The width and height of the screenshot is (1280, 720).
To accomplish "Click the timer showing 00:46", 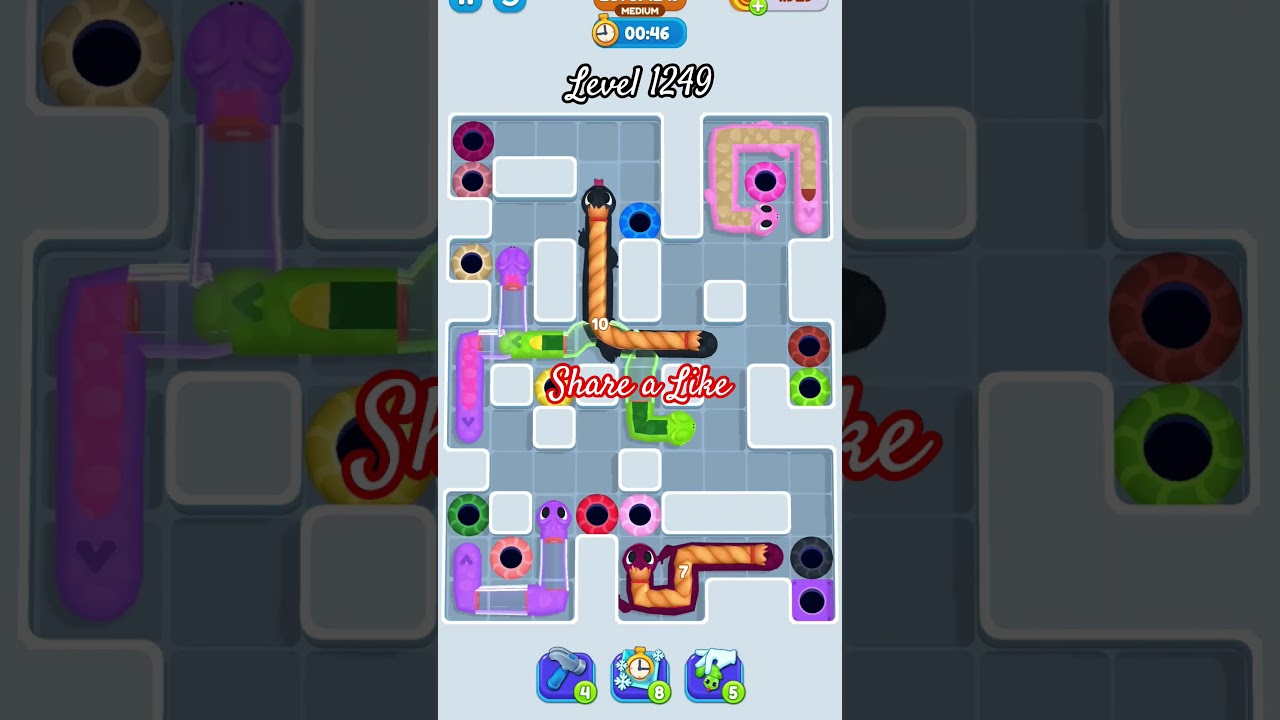I will (x=648, y=32).
